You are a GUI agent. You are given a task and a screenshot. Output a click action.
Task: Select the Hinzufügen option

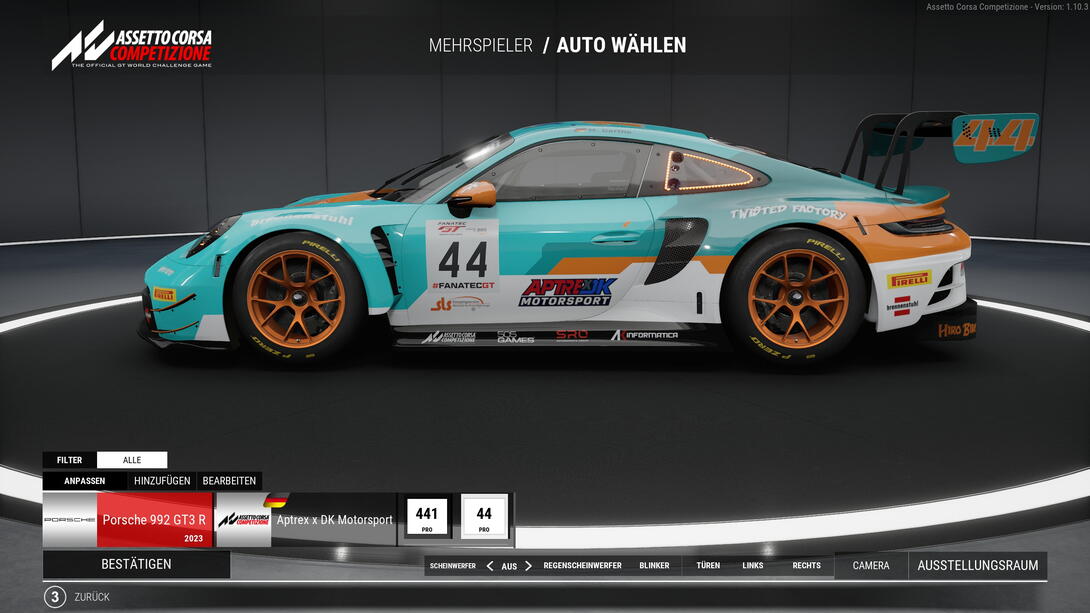pyautogui.click(x=162, y=480)
